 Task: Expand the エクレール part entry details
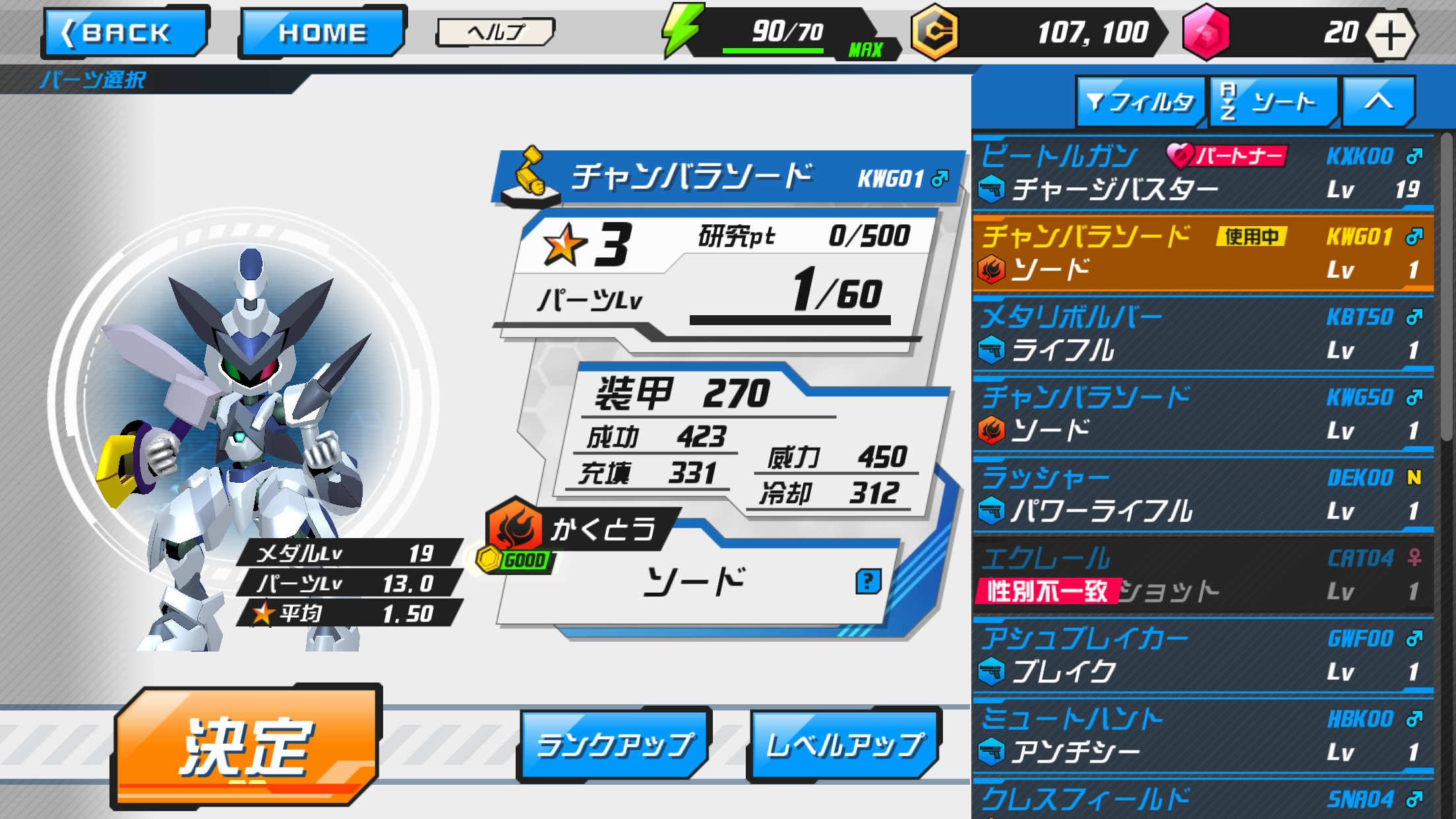[x=1200, y=574]
